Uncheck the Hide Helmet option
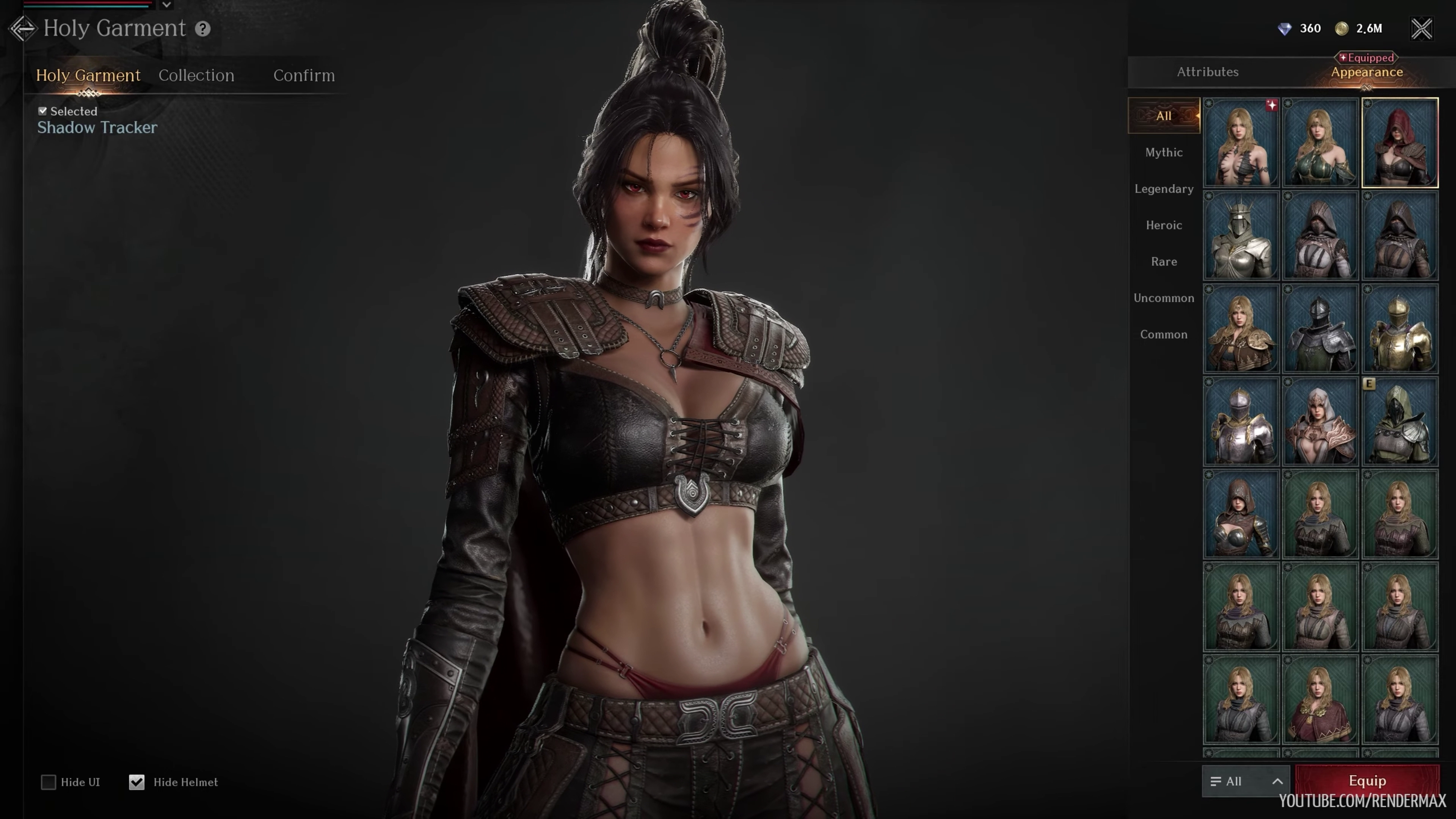This screenshot has width=1456, height=819. (137, 782)
